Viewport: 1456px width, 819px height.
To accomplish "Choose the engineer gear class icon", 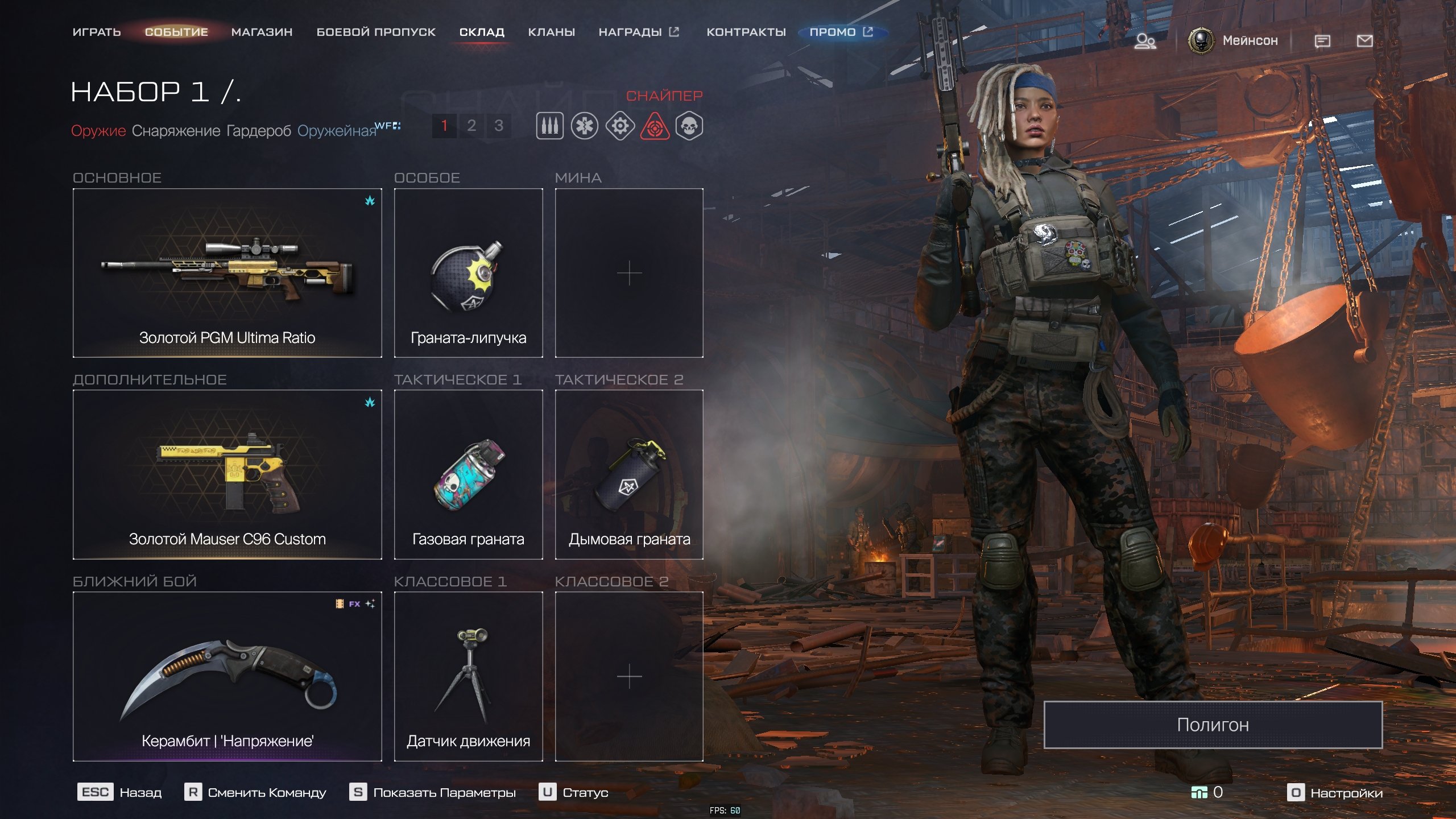I will tap(620, 126).
